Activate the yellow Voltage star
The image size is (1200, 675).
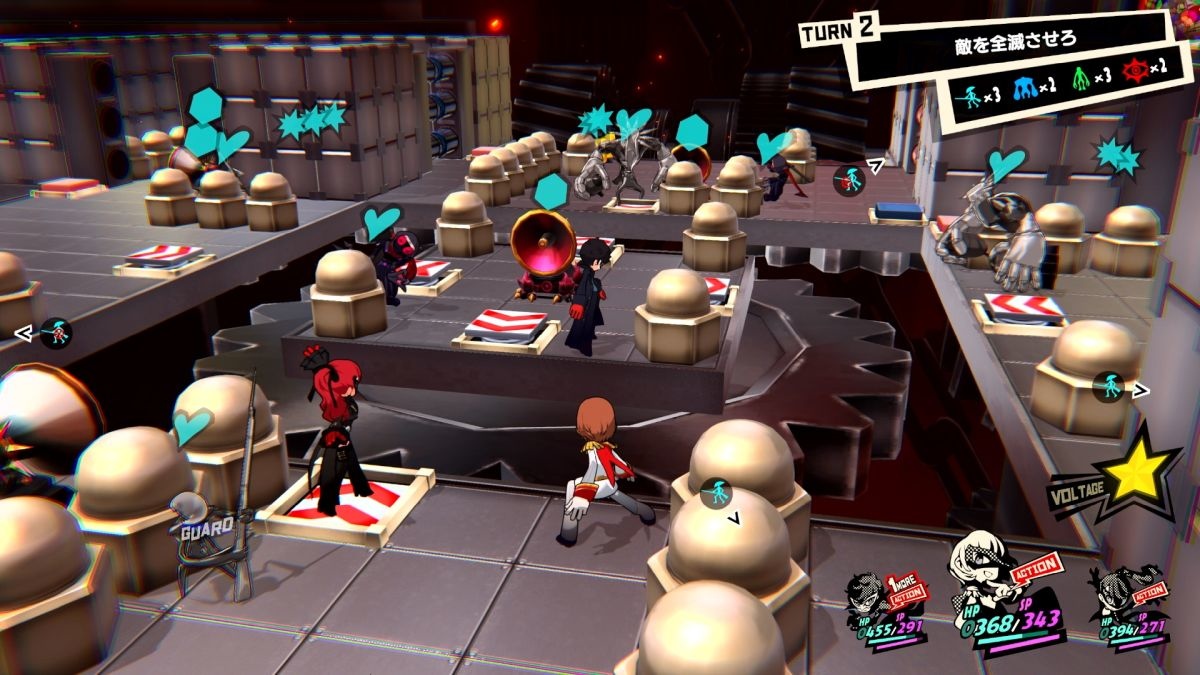[x=1138, y=476]
